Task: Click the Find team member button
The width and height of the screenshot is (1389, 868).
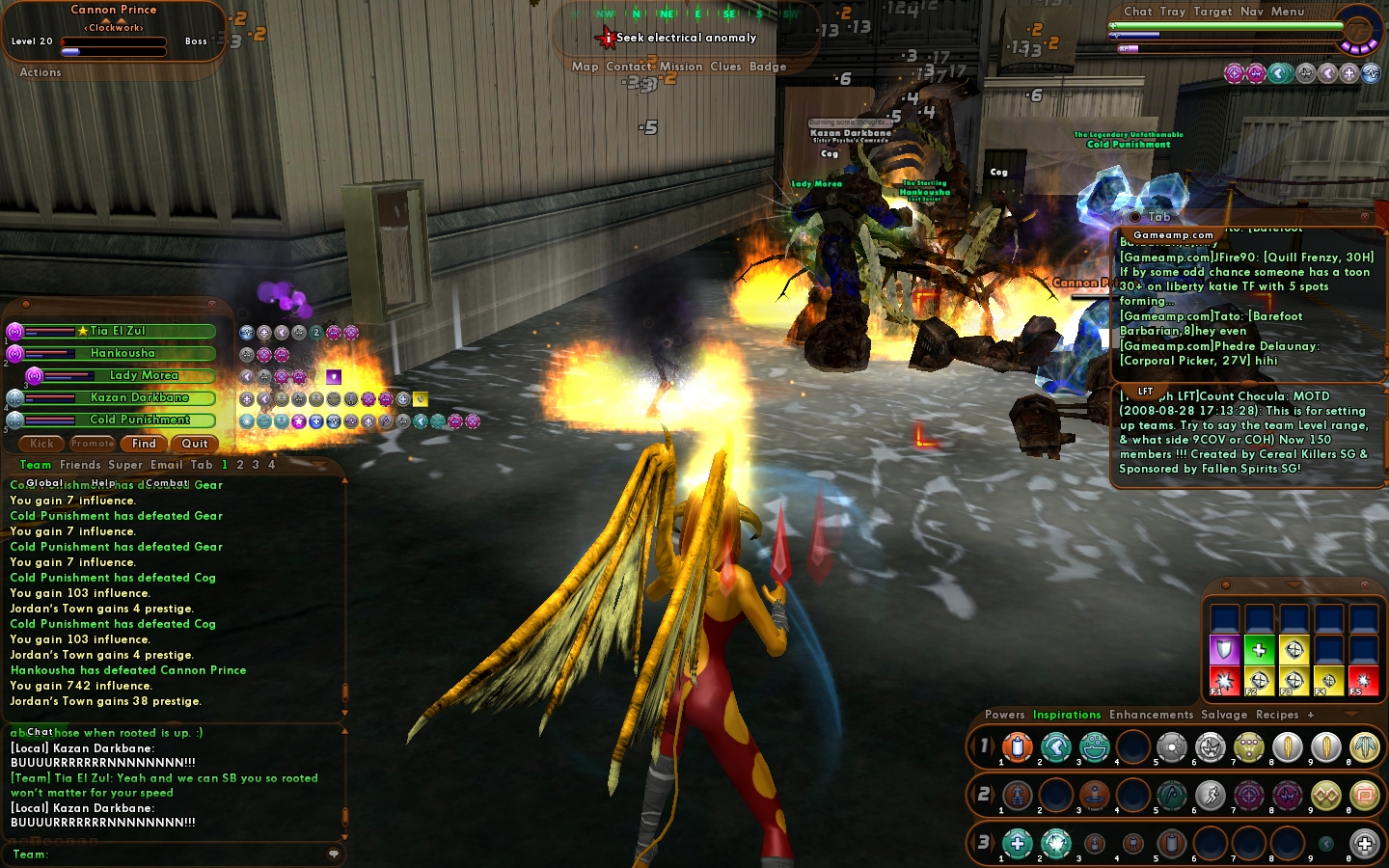Action: 144,444
